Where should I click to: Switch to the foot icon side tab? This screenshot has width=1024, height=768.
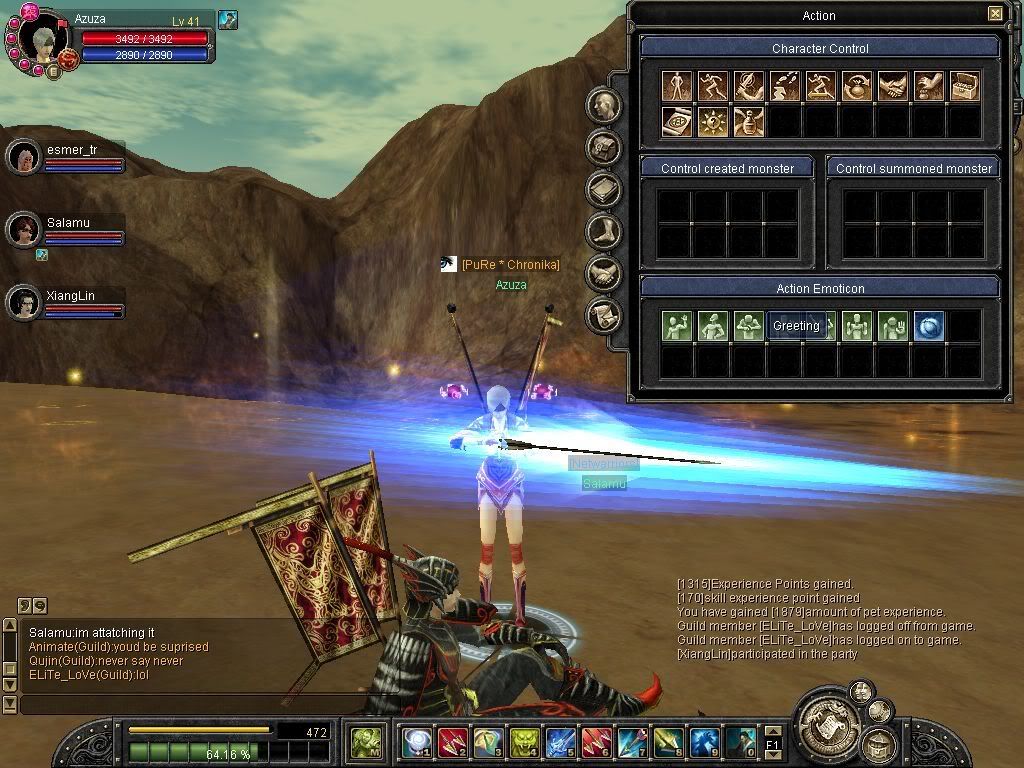[603, 231]
